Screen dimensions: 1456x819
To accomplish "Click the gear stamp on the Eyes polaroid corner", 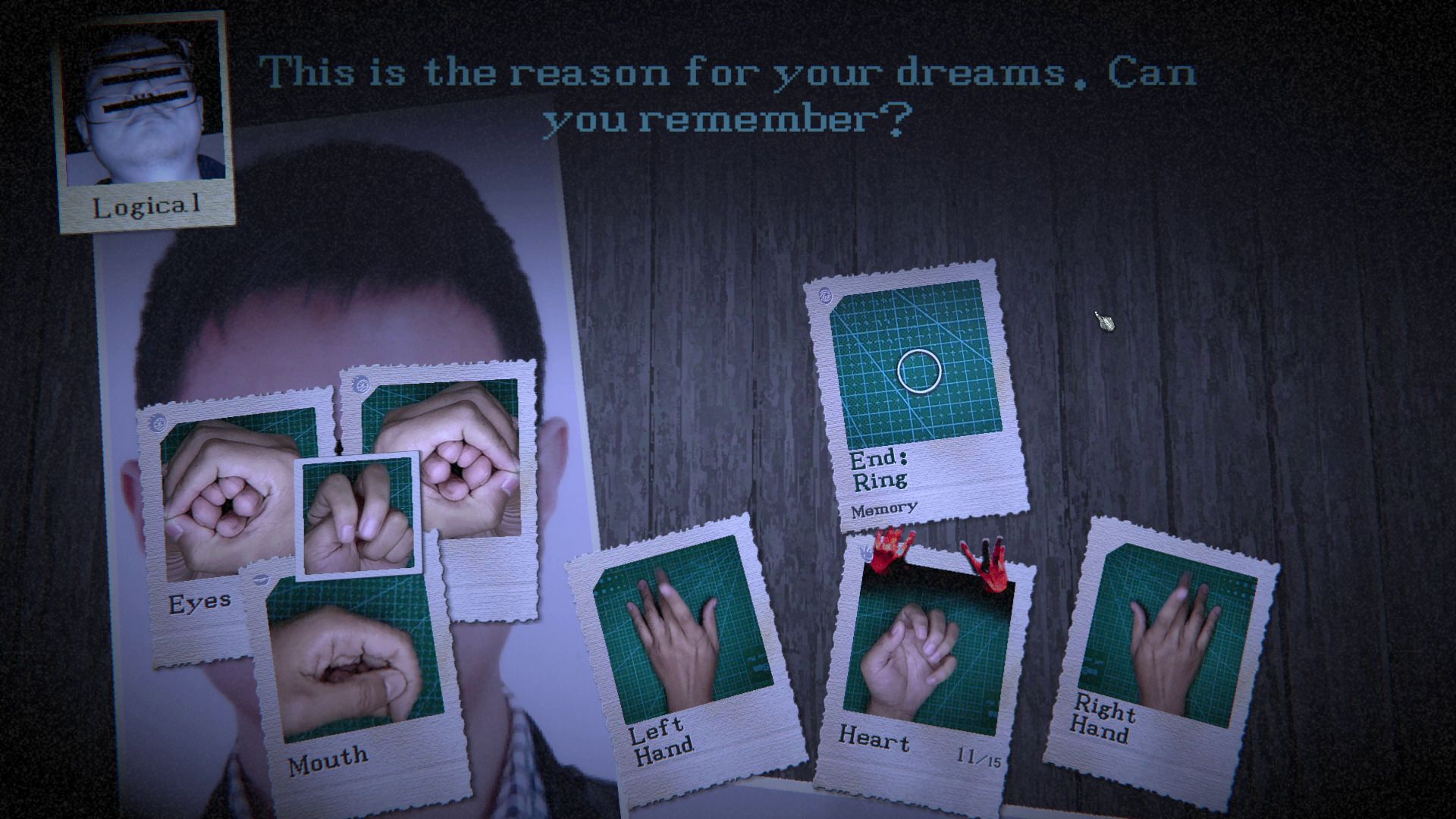I will (x=159, y=422).
